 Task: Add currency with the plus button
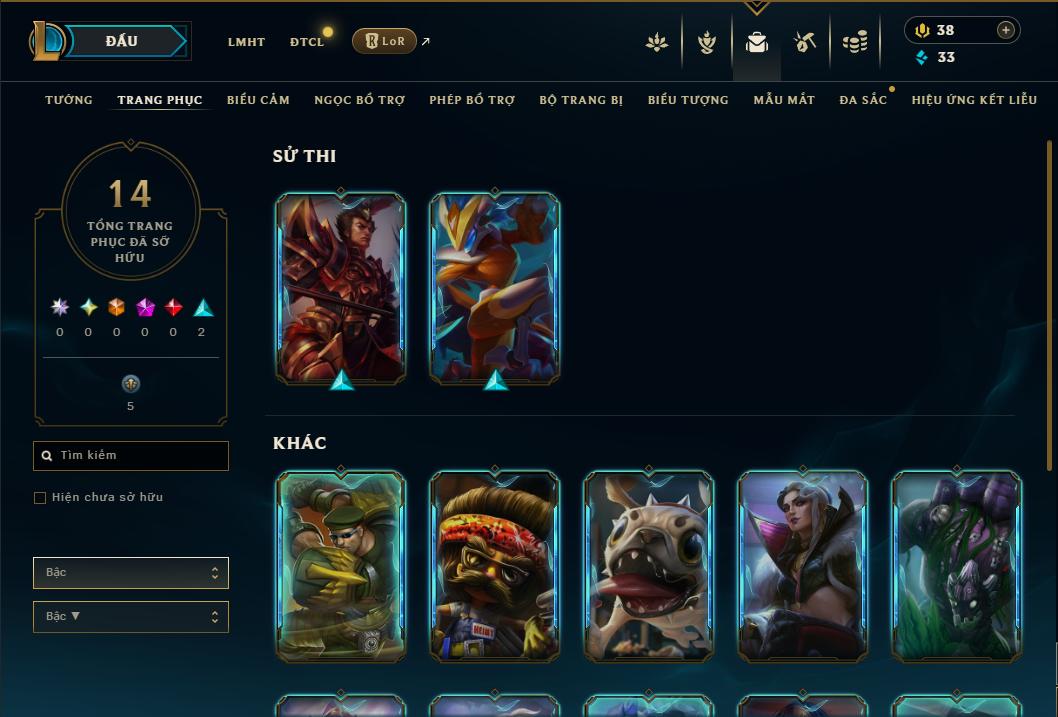1006,30
